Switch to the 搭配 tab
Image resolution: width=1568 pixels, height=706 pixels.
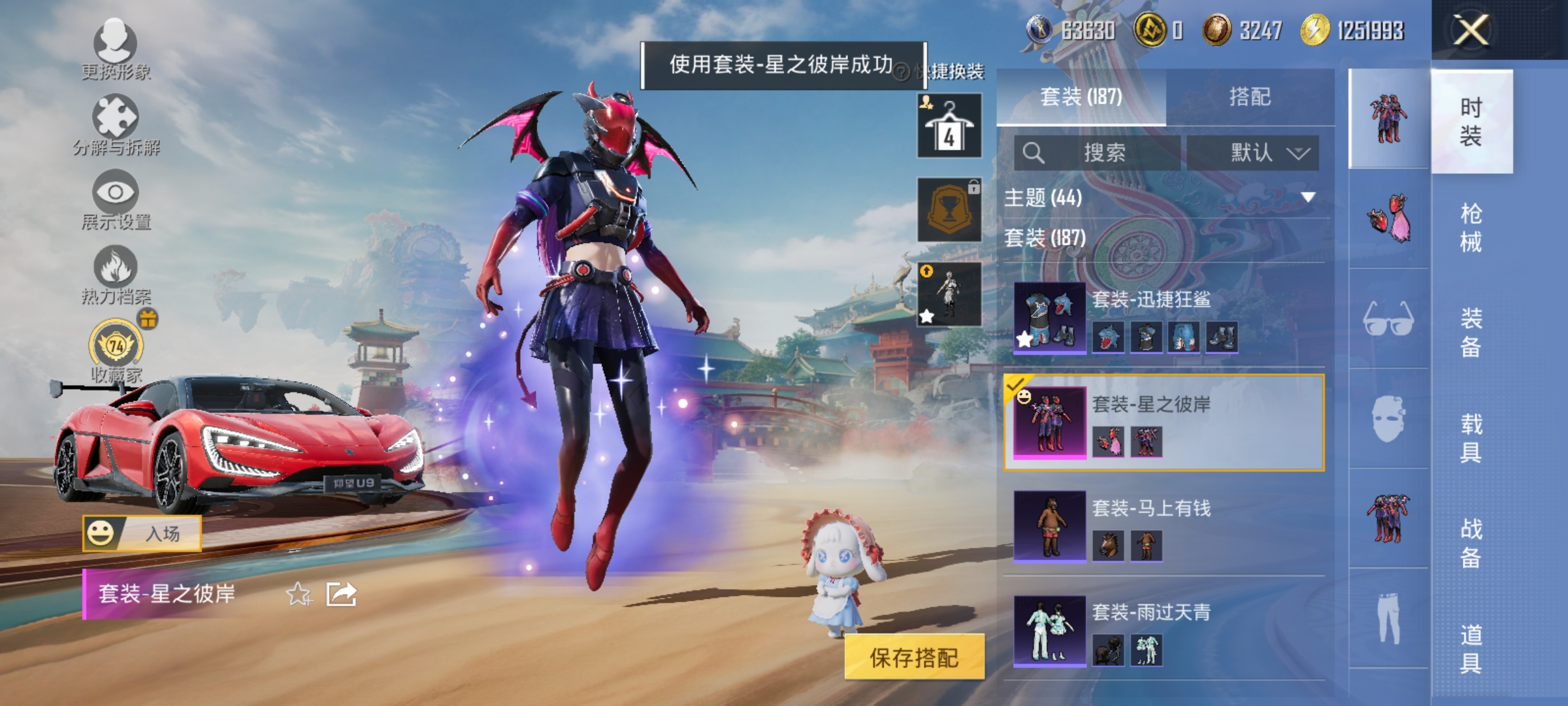click(1251, 97)
